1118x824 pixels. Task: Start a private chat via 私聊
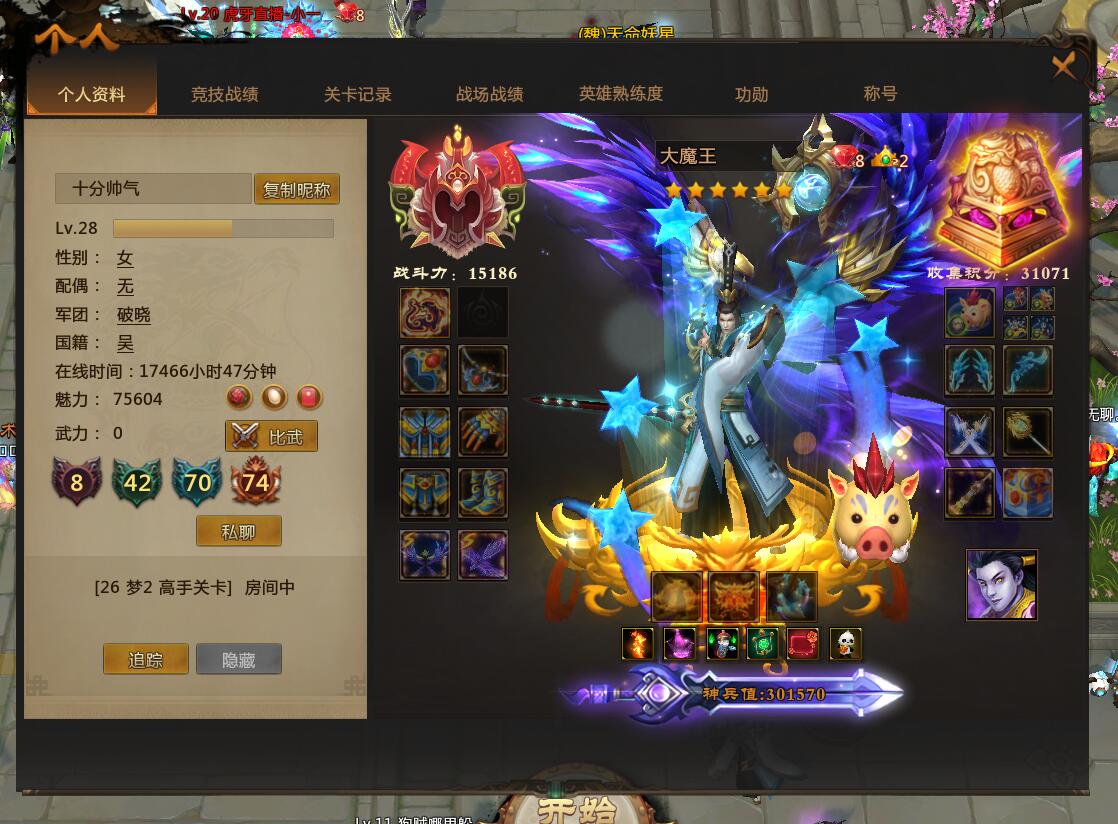[x=239, y=531]
